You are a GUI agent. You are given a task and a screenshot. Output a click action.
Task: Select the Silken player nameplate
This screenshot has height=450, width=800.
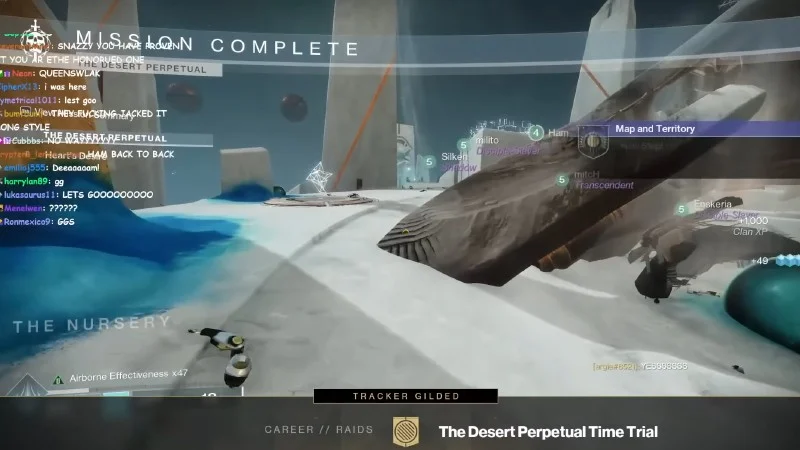[x=454, y=157]
